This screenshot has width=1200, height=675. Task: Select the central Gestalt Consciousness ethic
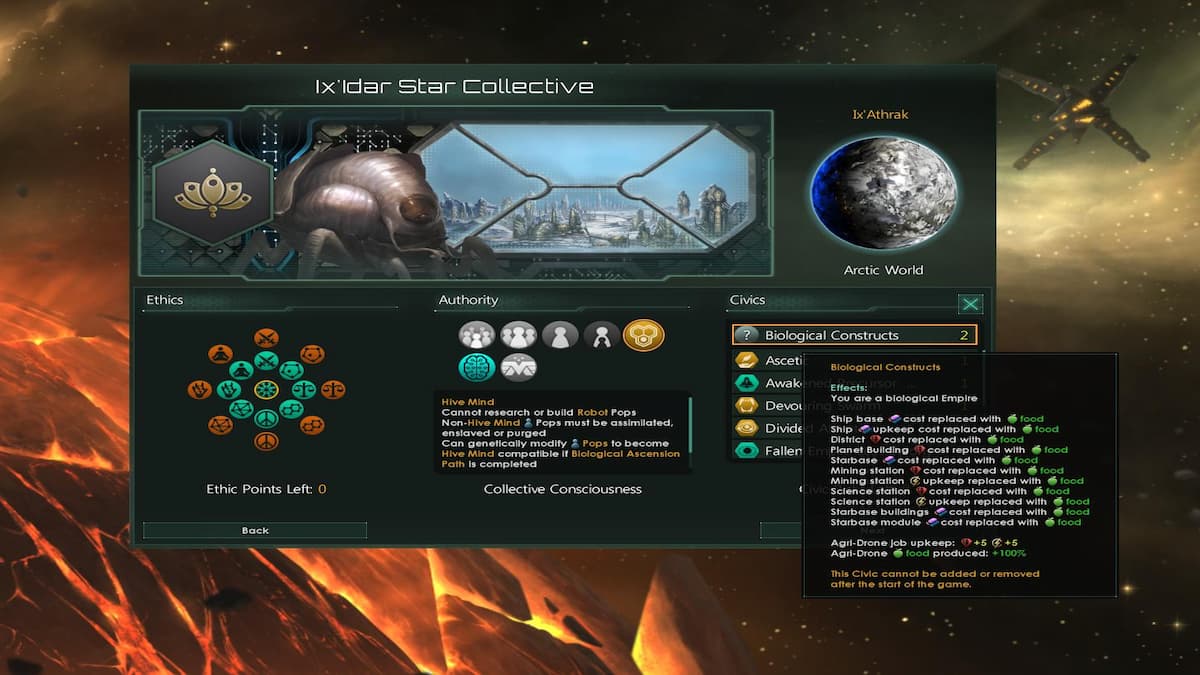266,389
